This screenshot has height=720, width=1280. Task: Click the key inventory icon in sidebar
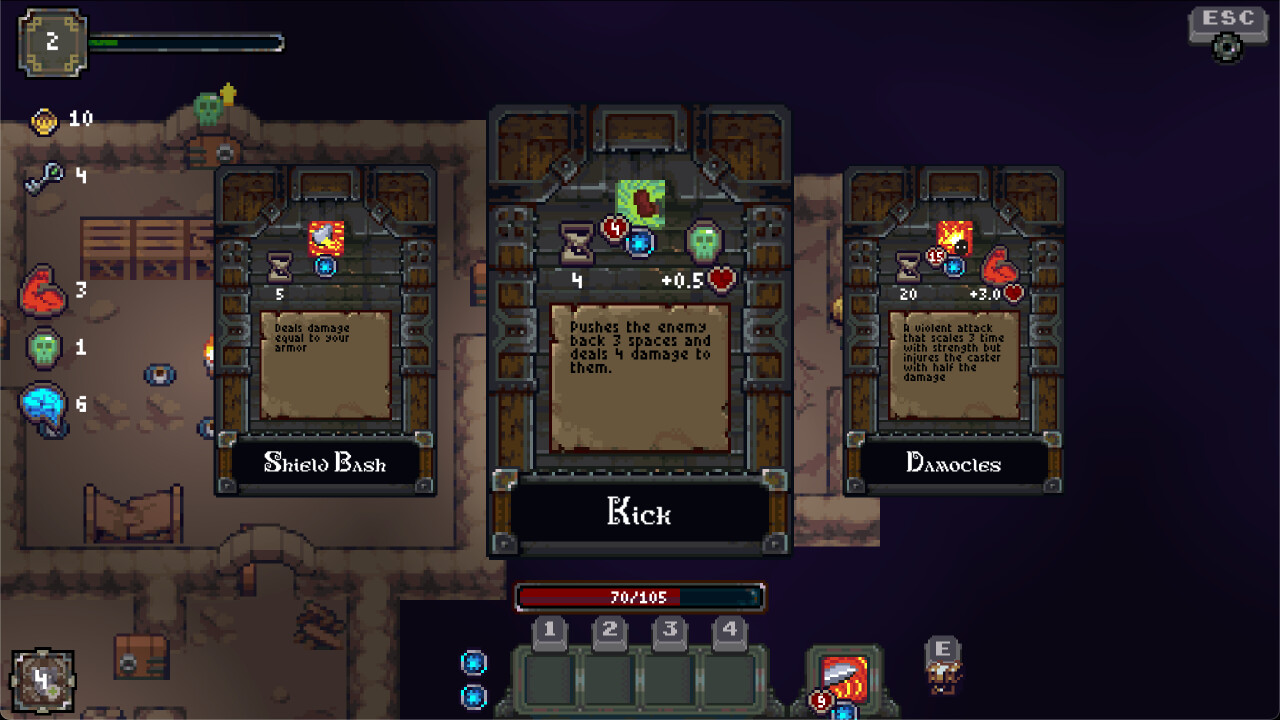click(x=42, y=176)
